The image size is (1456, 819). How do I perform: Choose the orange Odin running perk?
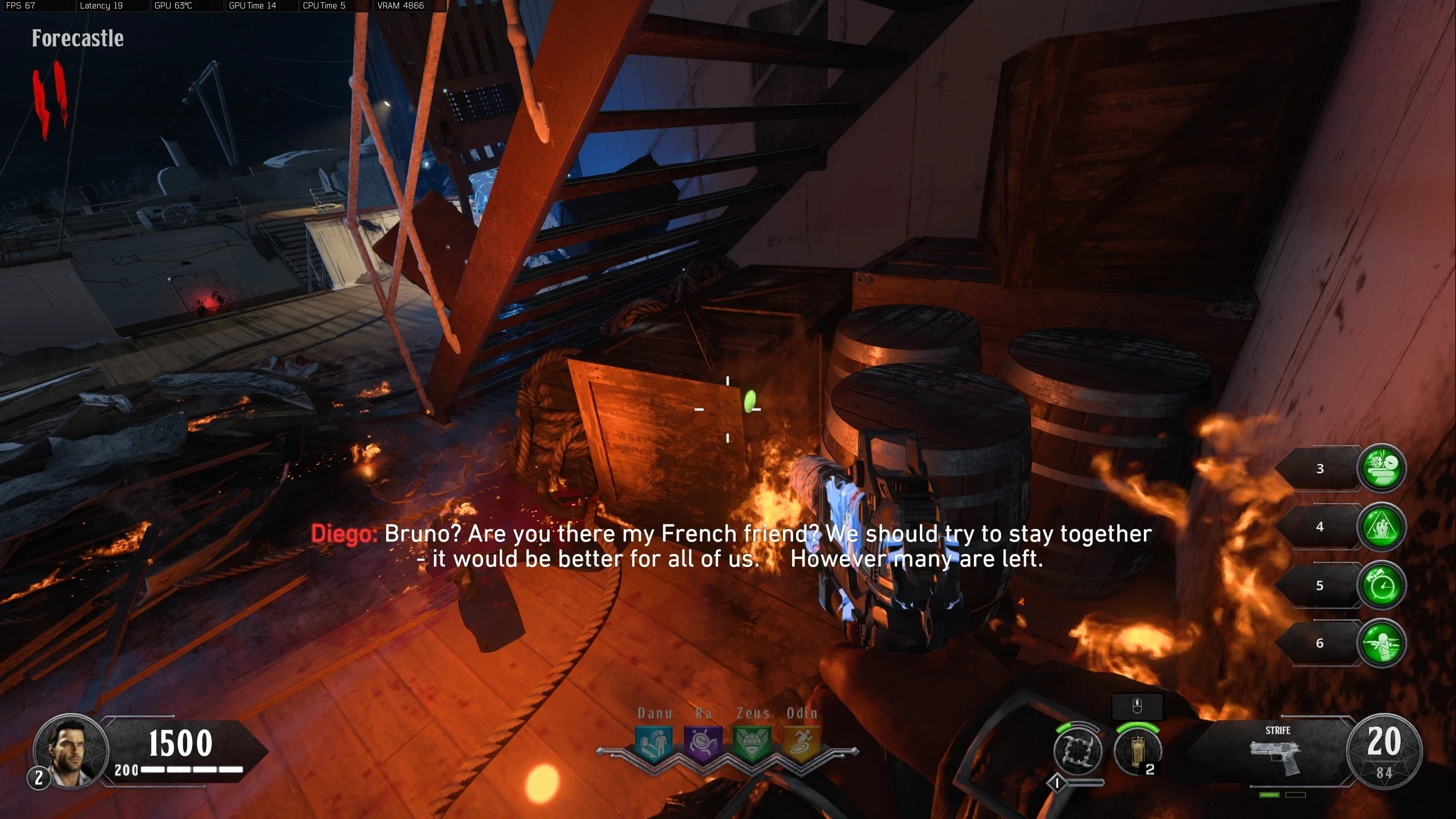(x=802, y=743)
